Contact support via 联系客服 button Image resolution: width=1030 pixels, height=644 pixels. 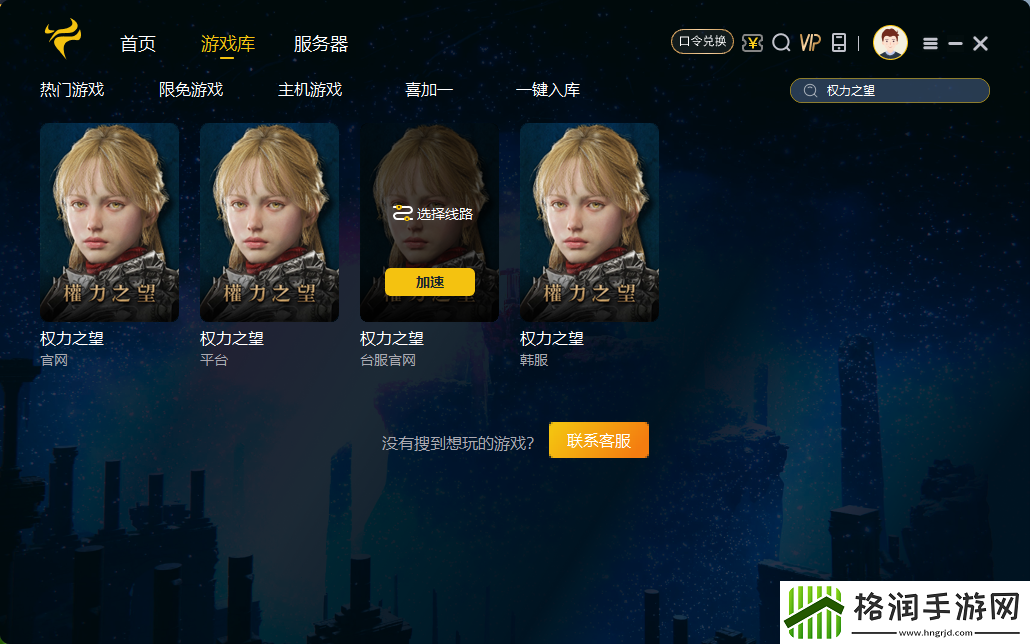599,440
